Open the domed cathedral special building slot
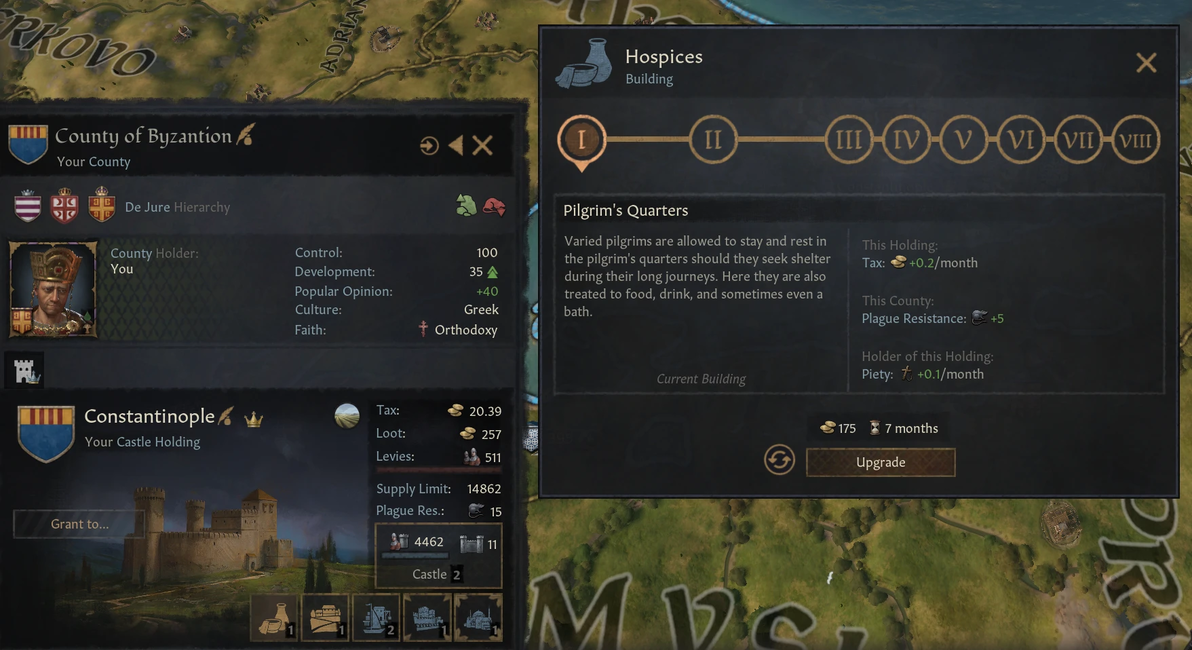The width and height of the screenshot is (1192, 650). point(478,618)
